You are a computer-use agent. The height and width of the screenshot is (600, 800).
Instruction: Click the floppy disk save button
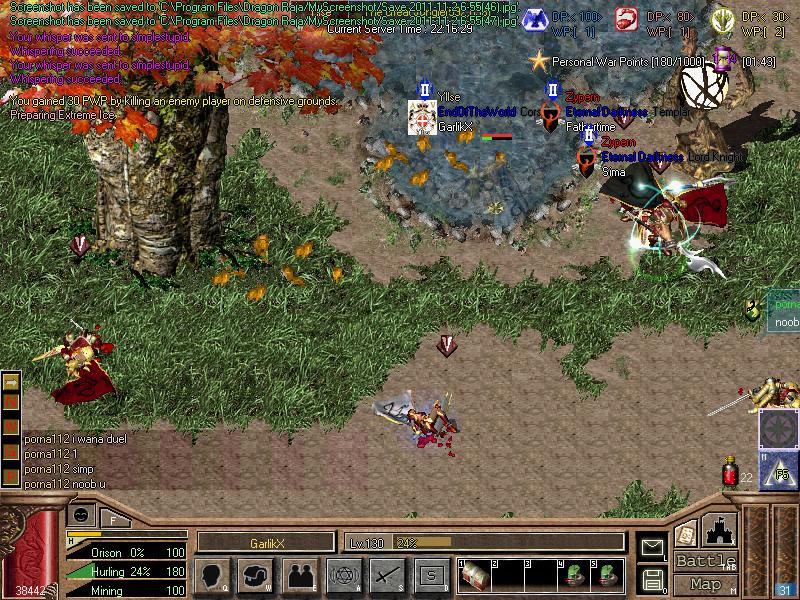click(x=652, y=578)
